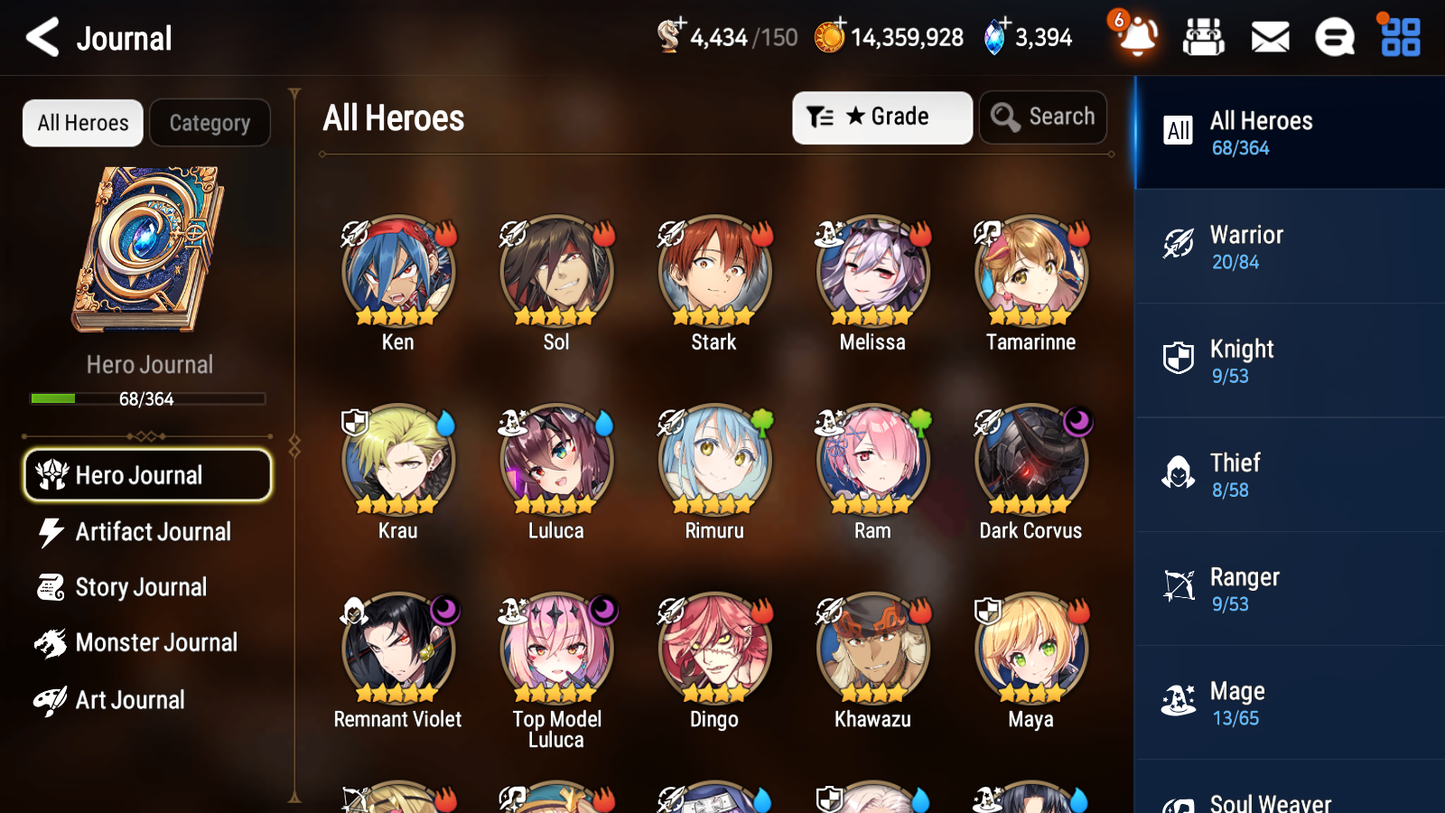Open the main menu grid icon
This screenshot has width=1445, height=813.
[x=1399, y=36]
